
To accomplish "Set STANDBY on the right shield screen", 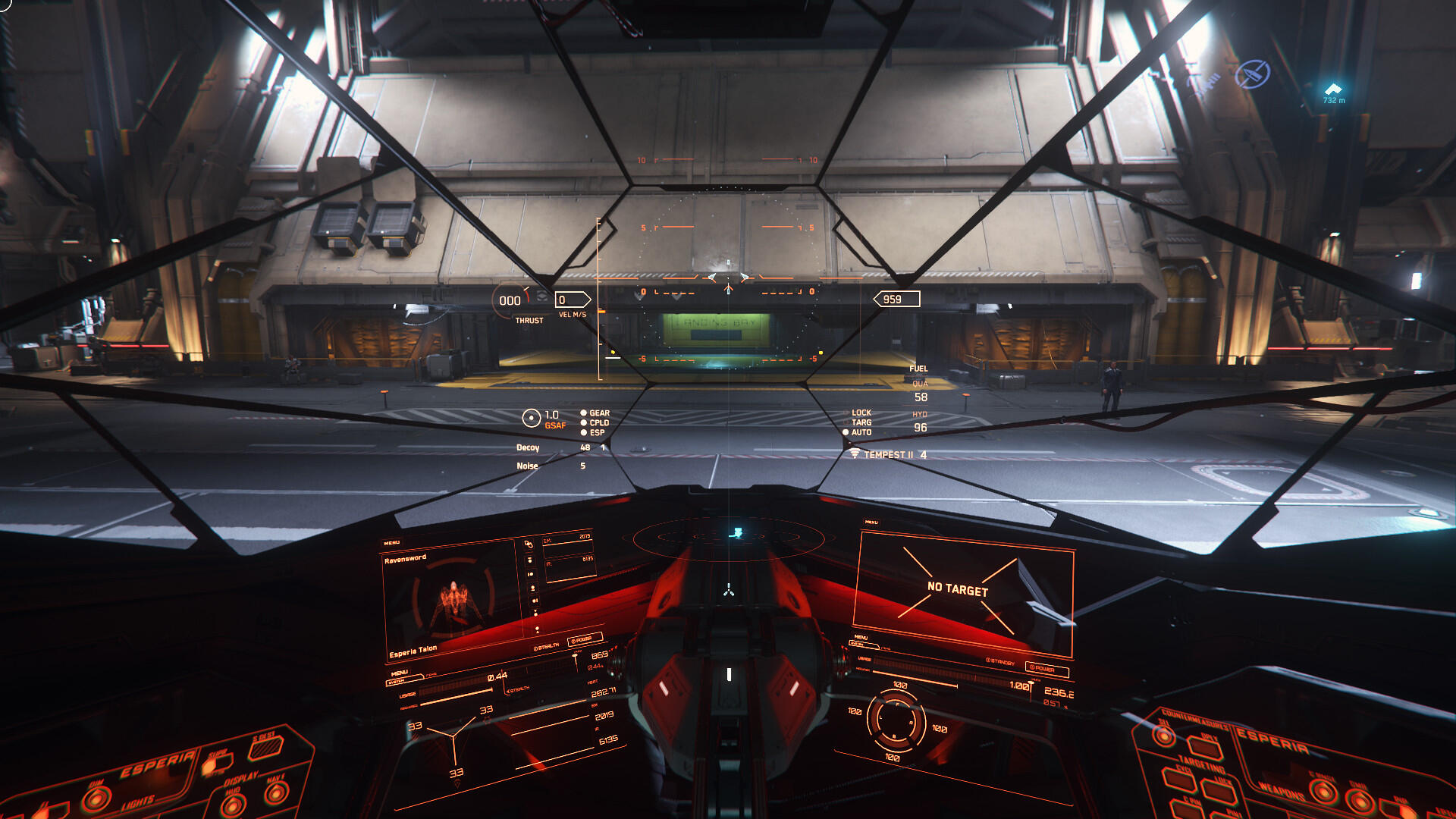I will pos(1001,662).
